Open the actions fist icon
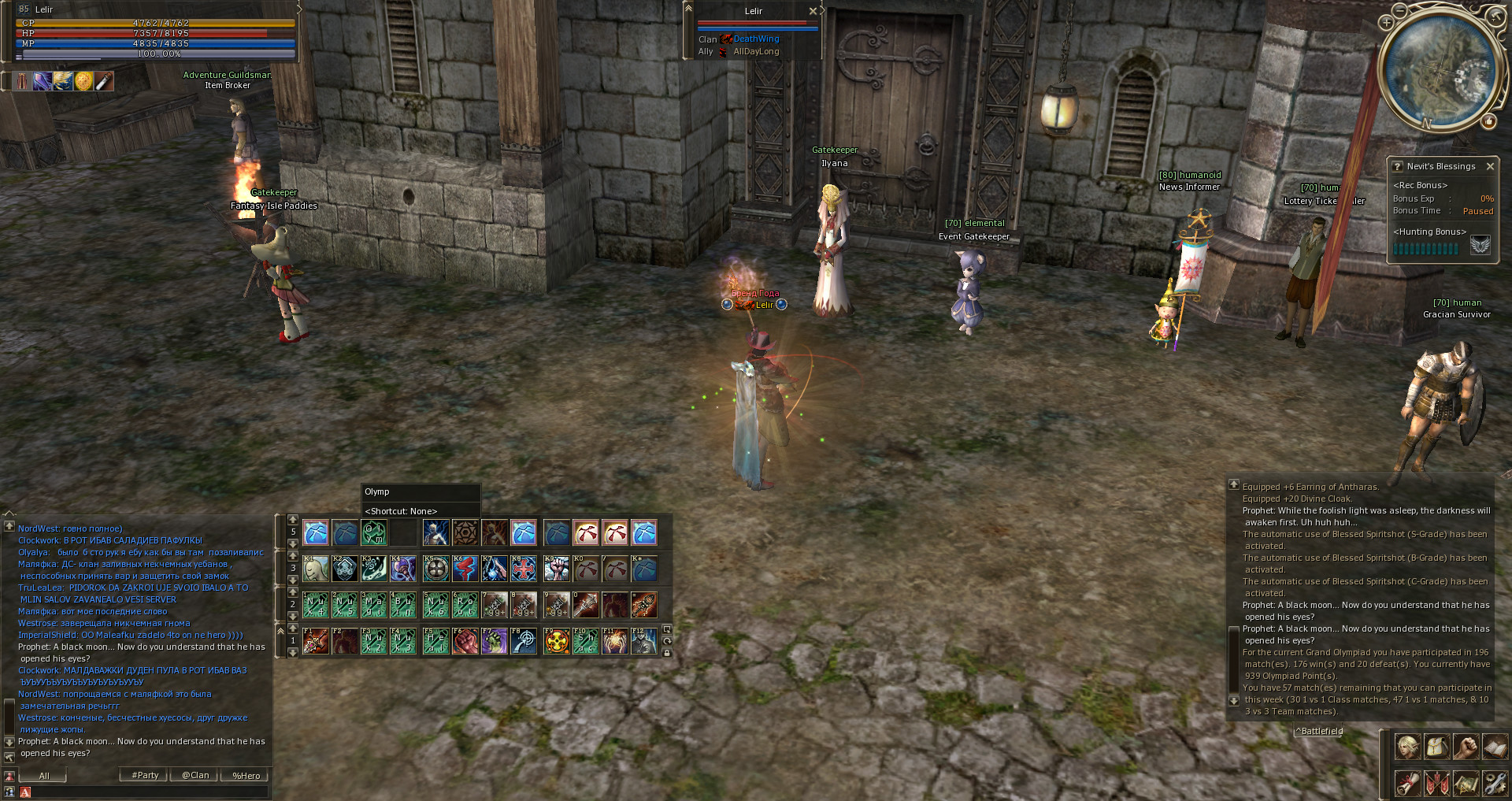This screenshot has width=1512, height=801. [x=1466, y=746]
